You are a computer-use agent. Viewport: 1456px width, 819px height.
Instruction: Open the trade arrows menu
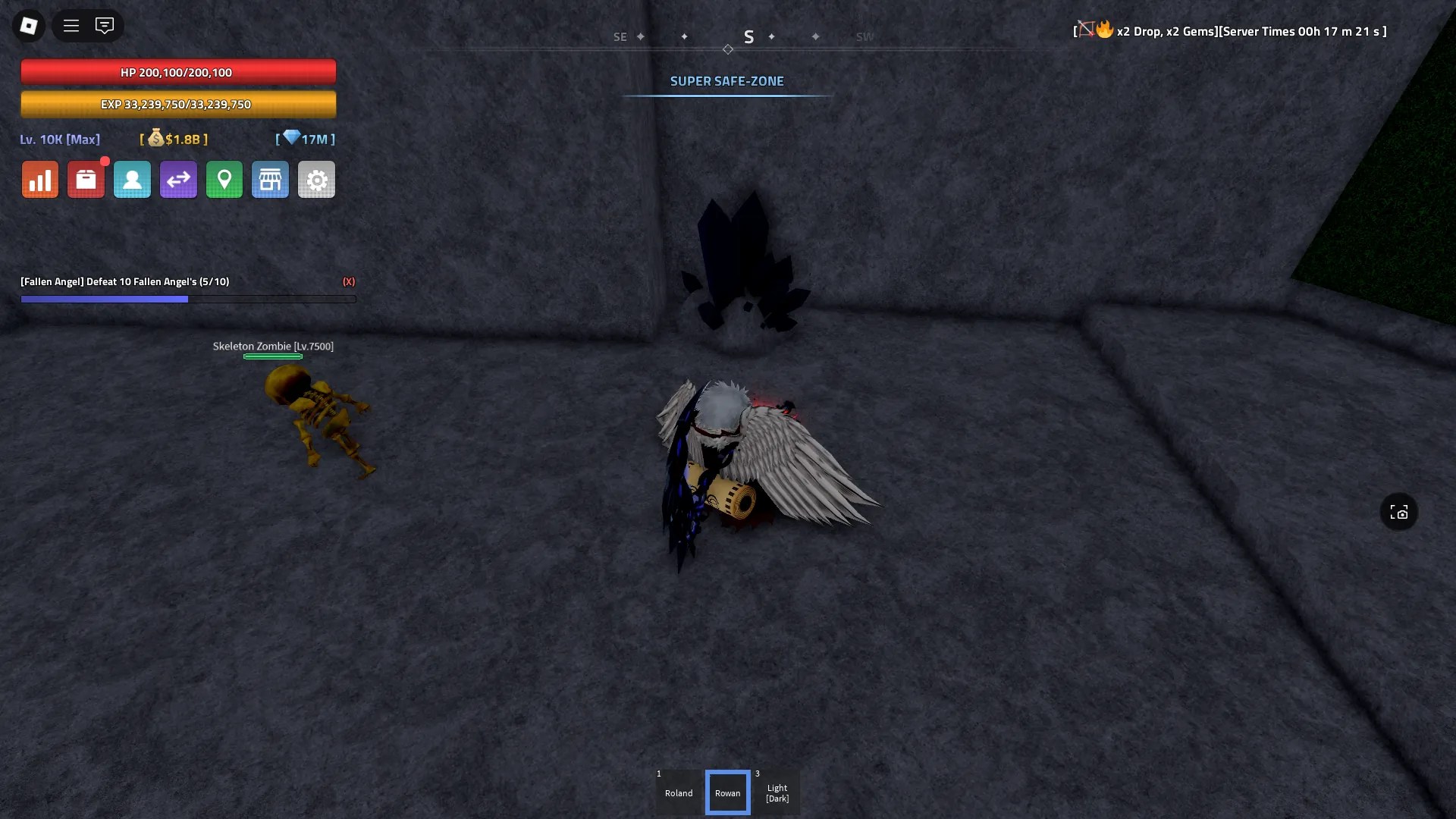(178, 179)
